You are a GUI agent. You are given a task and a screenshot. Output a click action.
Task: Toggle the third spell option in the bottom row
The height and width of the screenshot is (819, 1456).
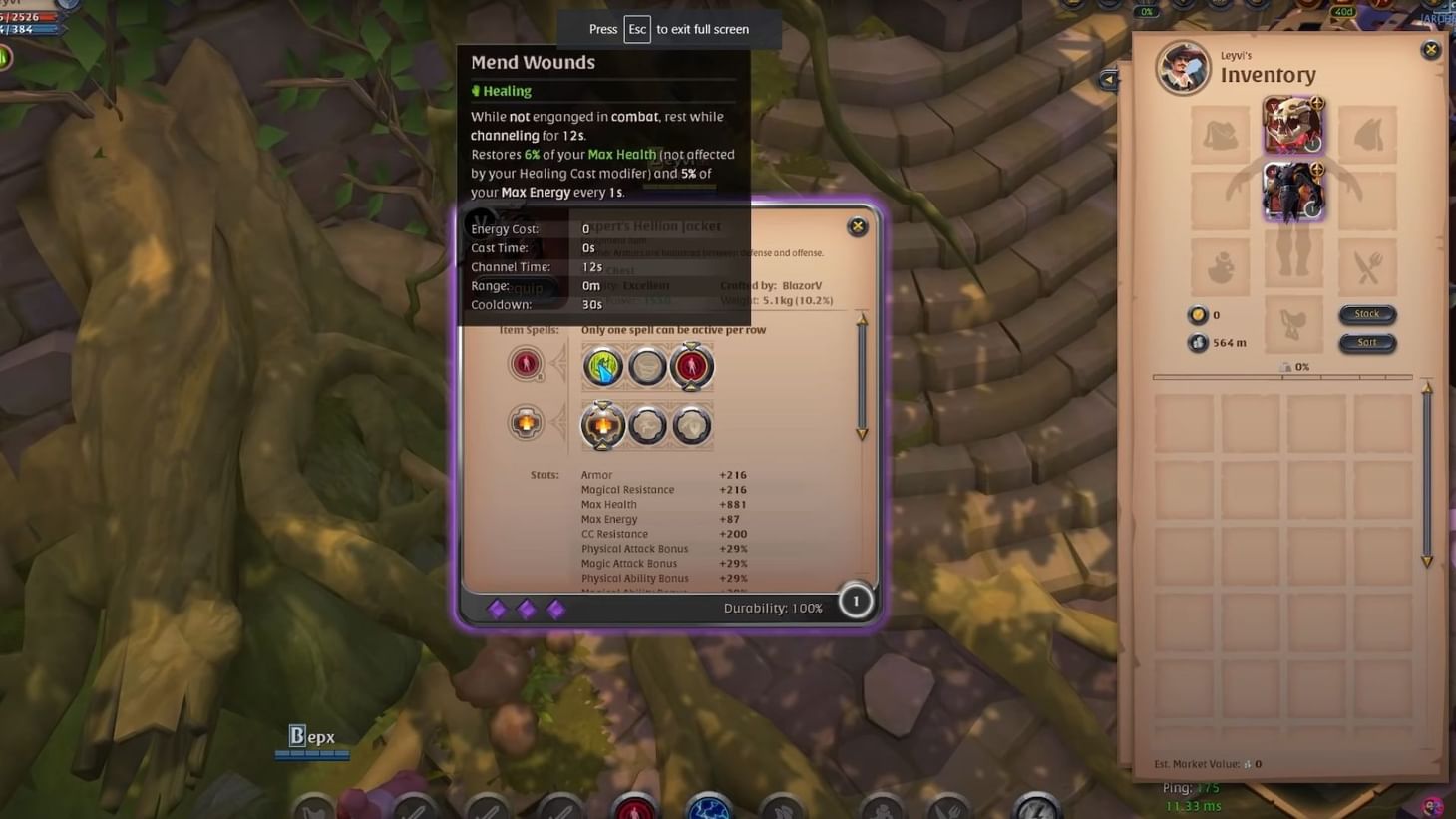[x=692, y=424]
